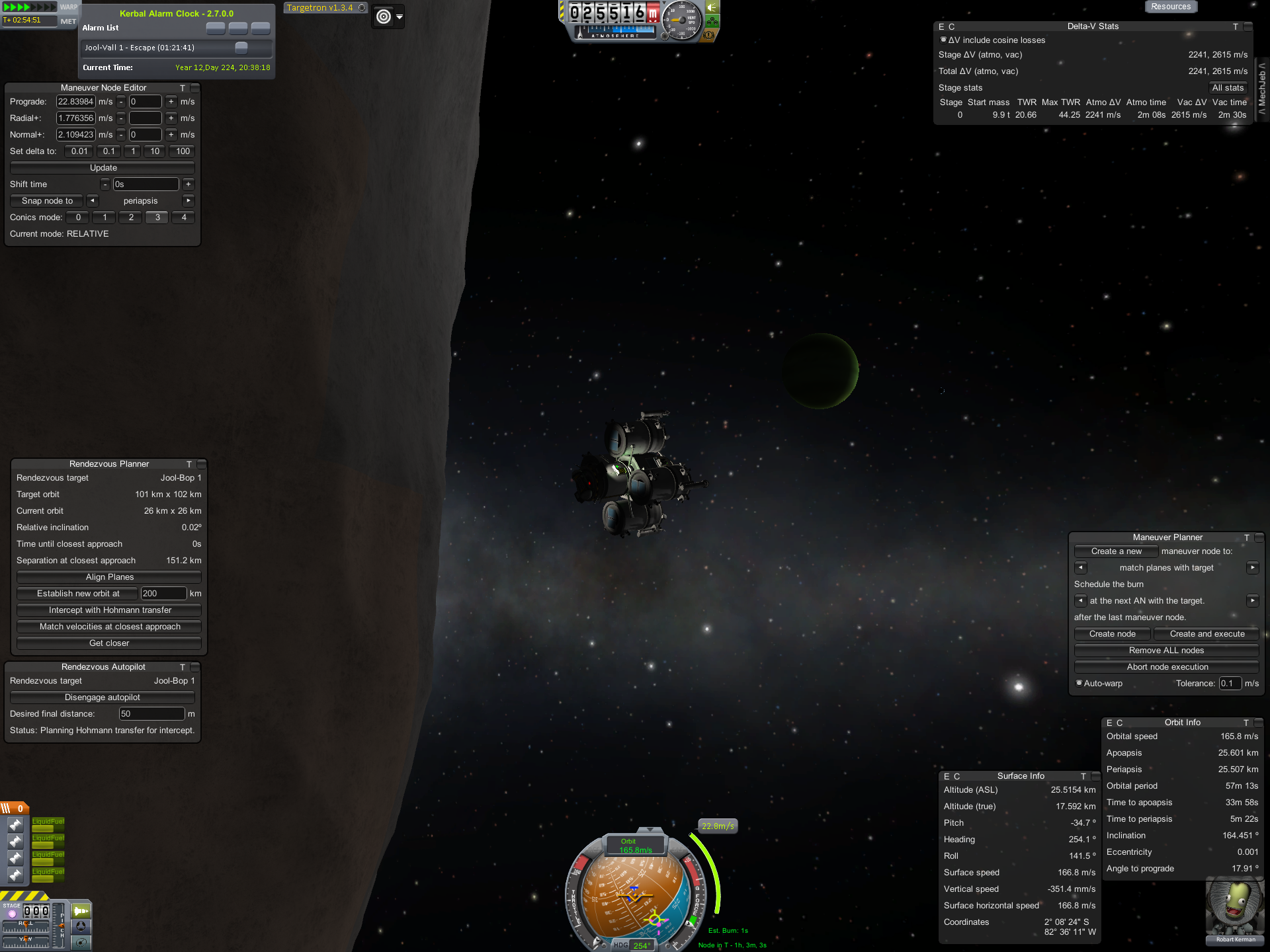The height and width of the screenshot is (952, 1270).
Task: Click the desired final distance field
Action: click(x=151, y=714)
